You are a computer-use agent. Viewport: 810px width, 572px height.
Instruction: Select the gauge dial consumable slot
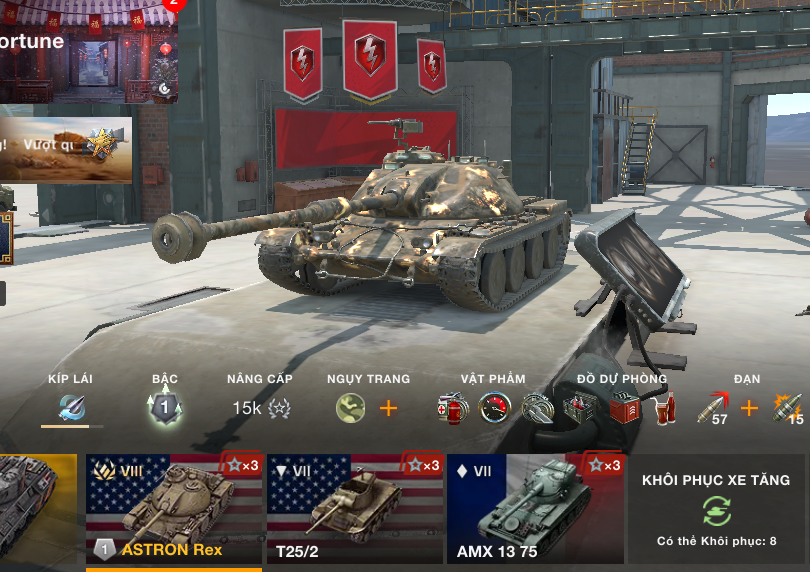click(495, 408)
